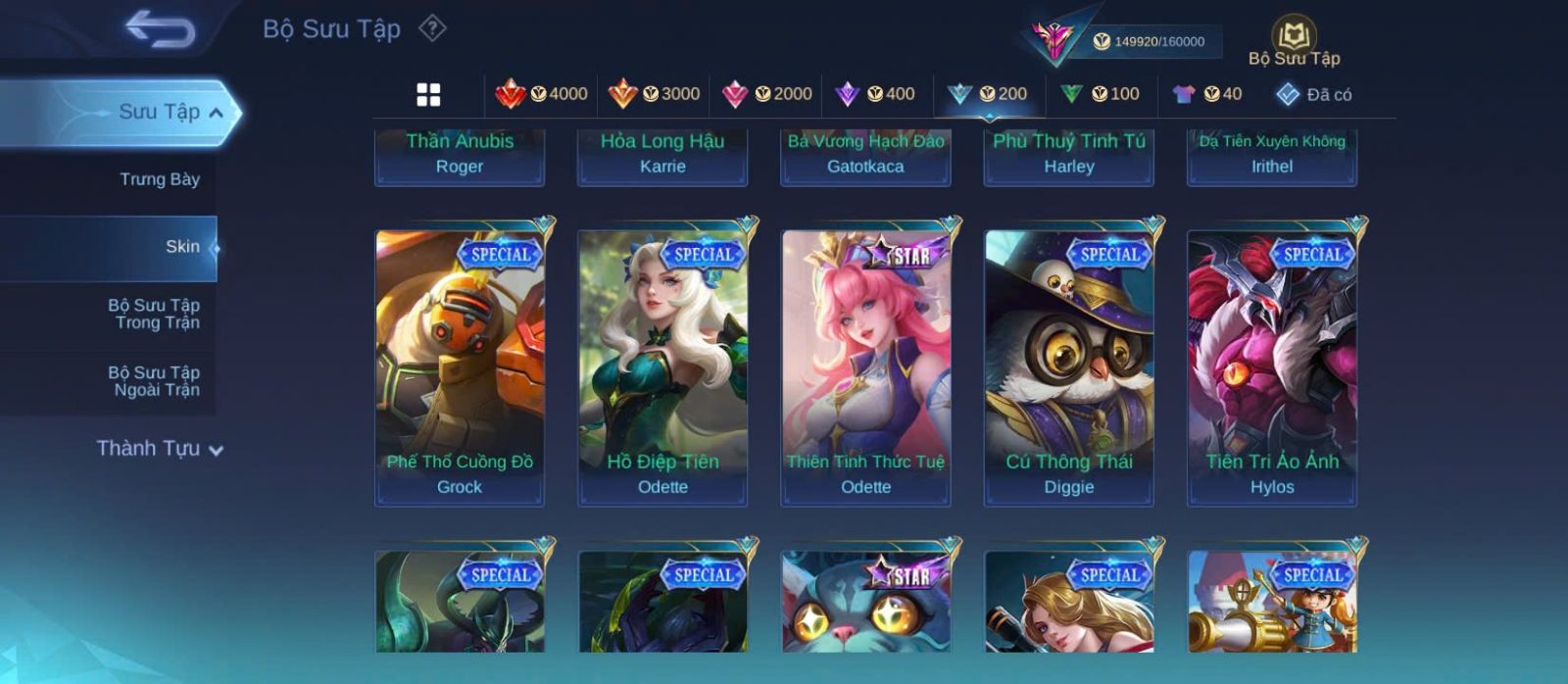Show only owned skins with Đã có

1314,94
